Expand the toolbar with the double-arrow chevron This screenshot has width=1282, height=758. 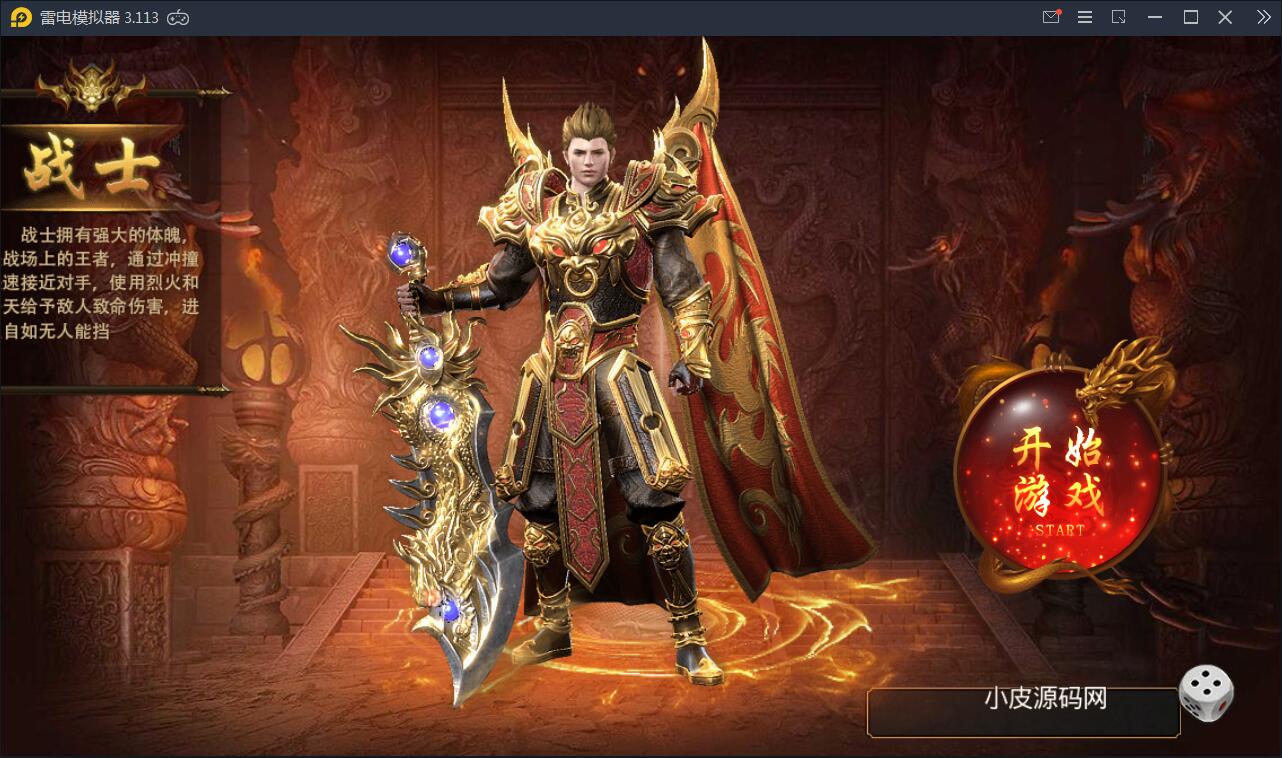[1264, 17]
